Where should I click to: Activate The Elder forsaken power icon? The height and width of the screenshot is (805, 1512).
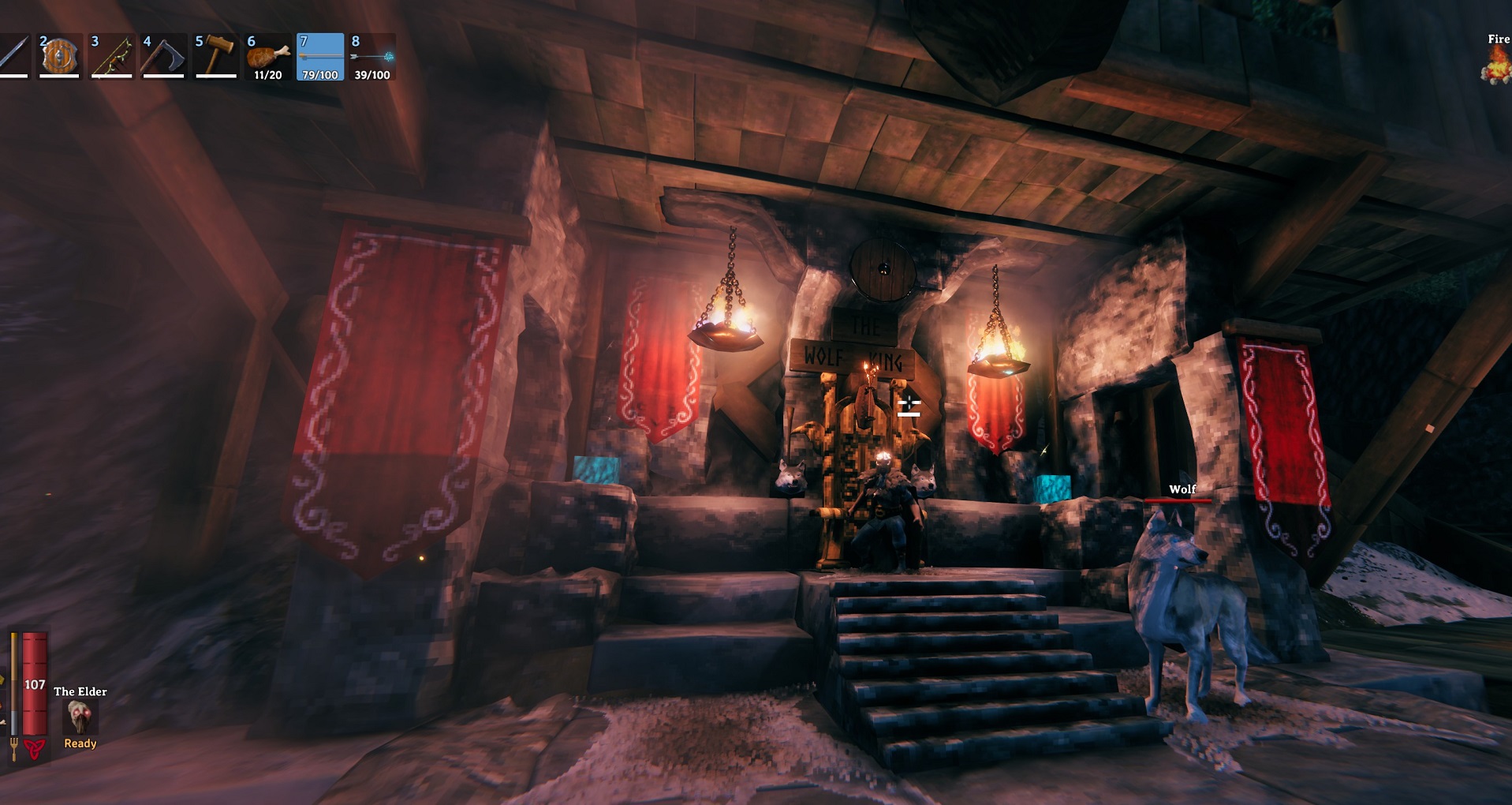coord(79,718)
